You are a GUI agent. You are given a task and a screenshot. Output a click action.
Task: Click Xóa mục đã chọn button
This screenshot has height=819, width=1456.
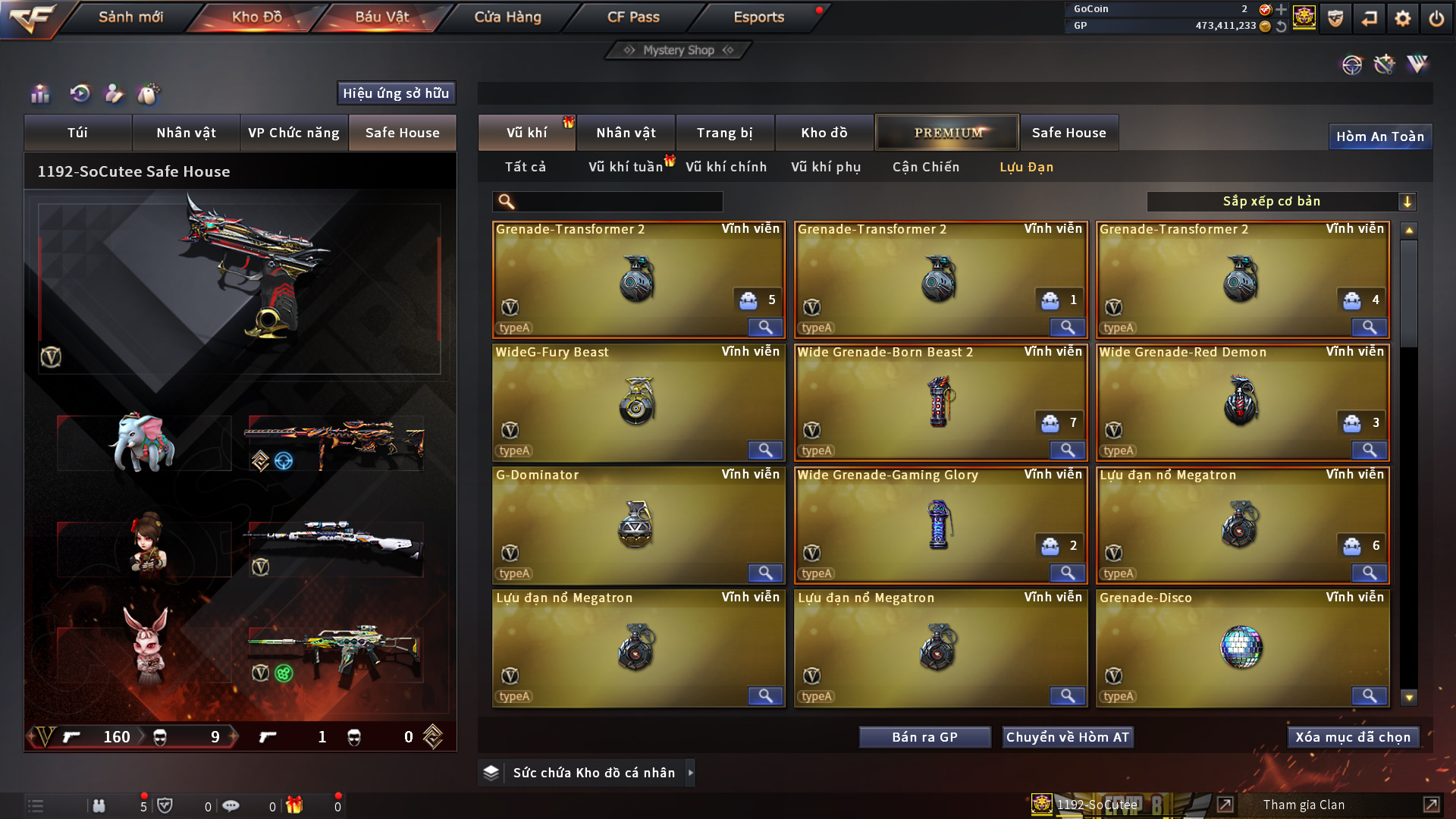(1353, 737)
